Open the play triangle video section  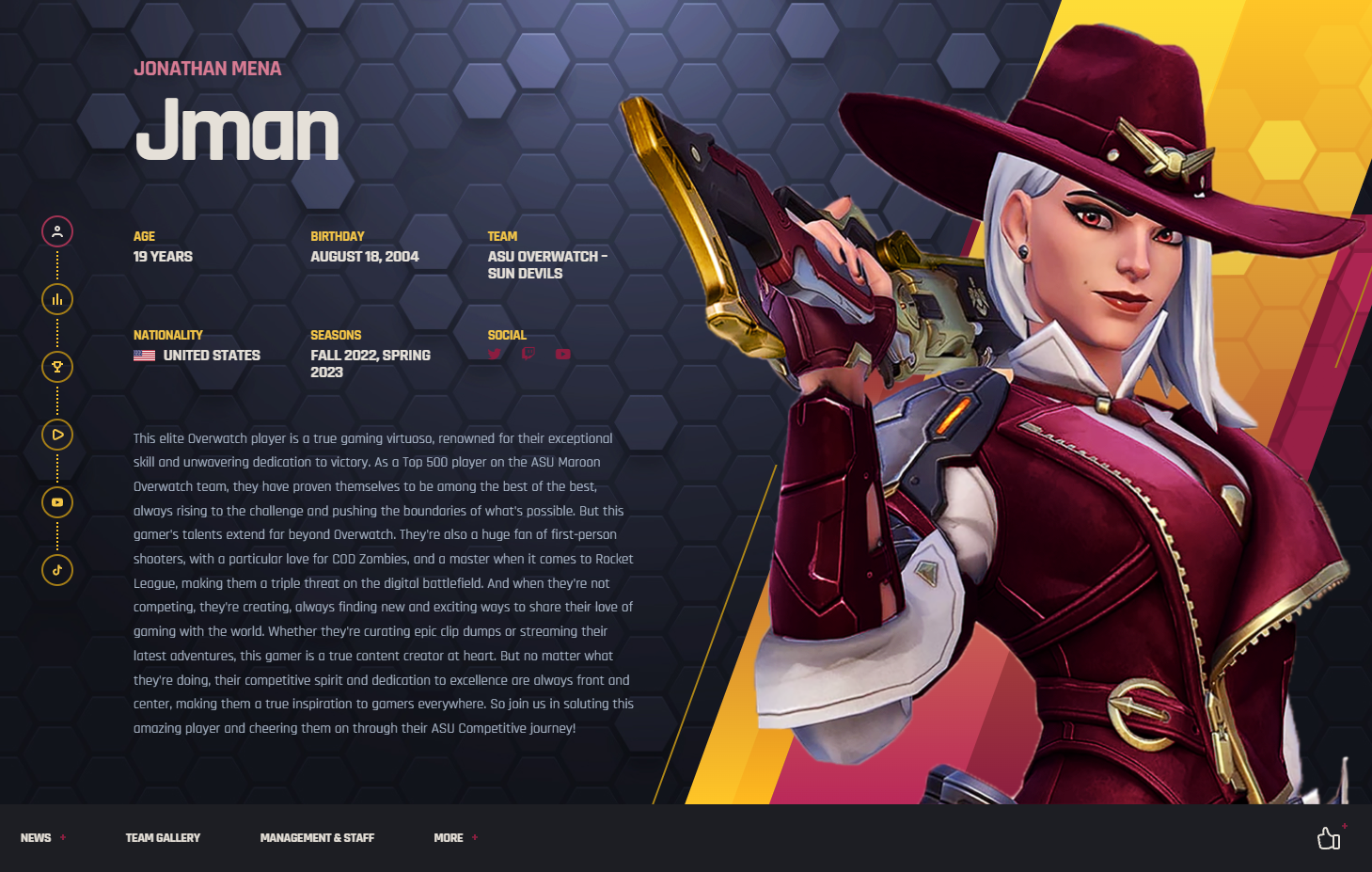coord(57,435)
